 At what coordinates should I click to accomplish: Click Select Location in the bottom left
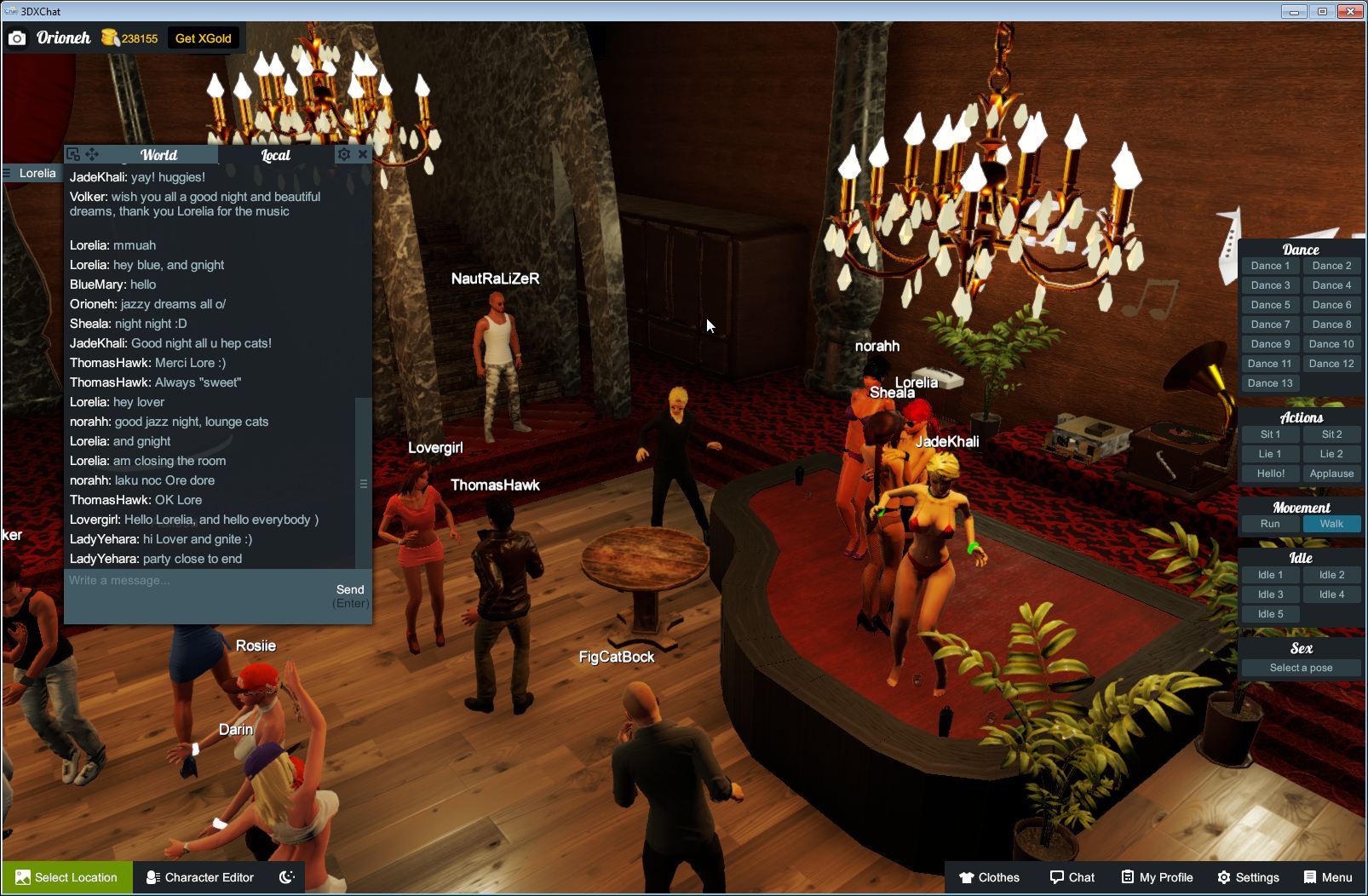click(66, 877)
